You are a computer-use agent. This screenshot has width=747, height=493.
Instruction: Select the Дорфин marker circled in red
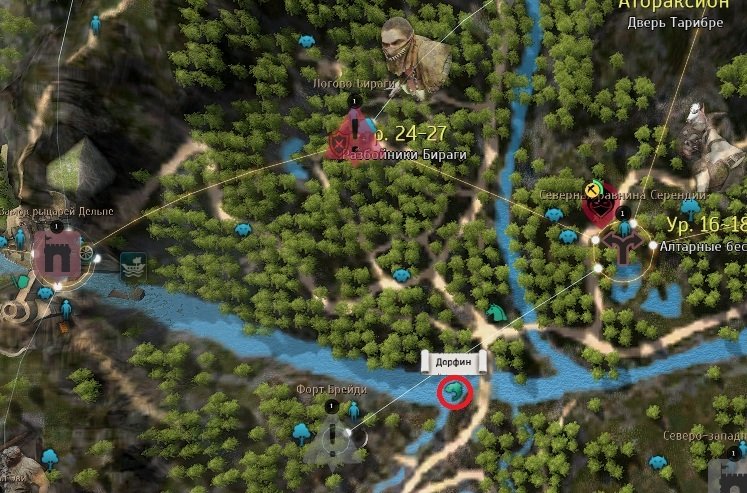click(454, 391)
